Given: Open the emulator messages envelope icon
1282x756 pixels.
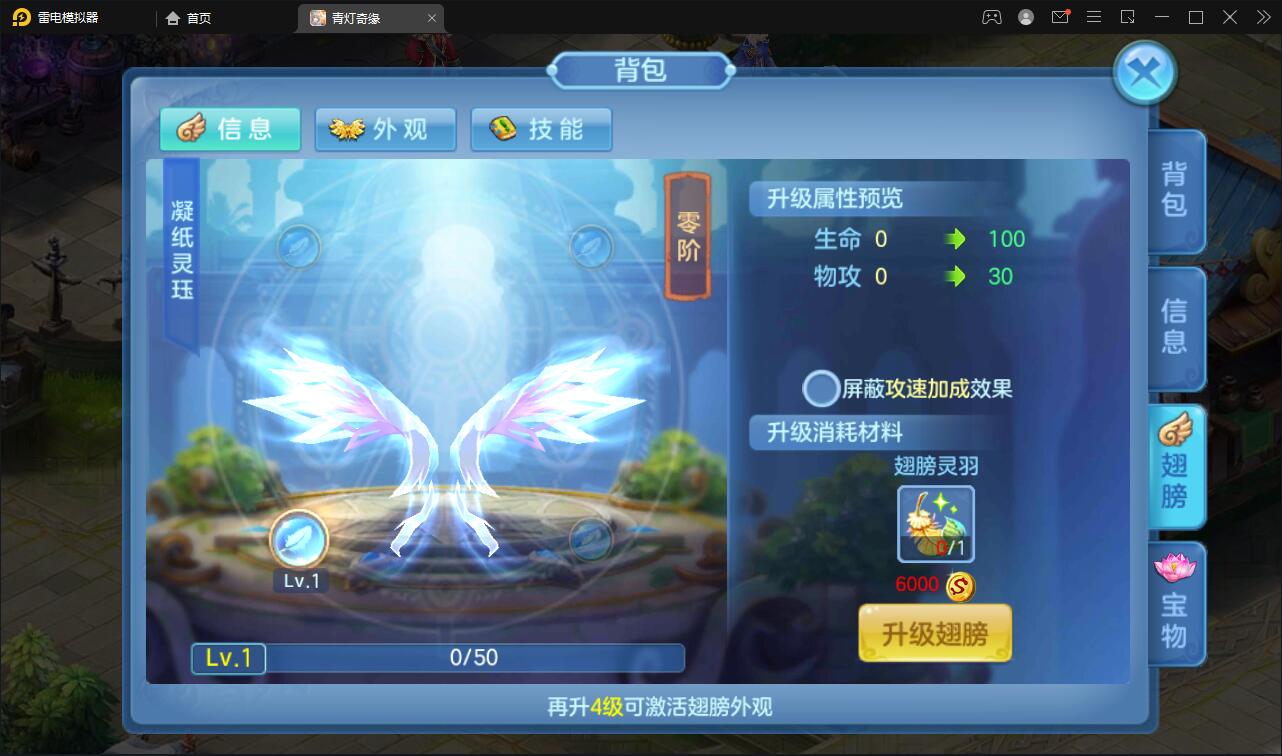Looking at the screenshot, I should pos(1060,17).
